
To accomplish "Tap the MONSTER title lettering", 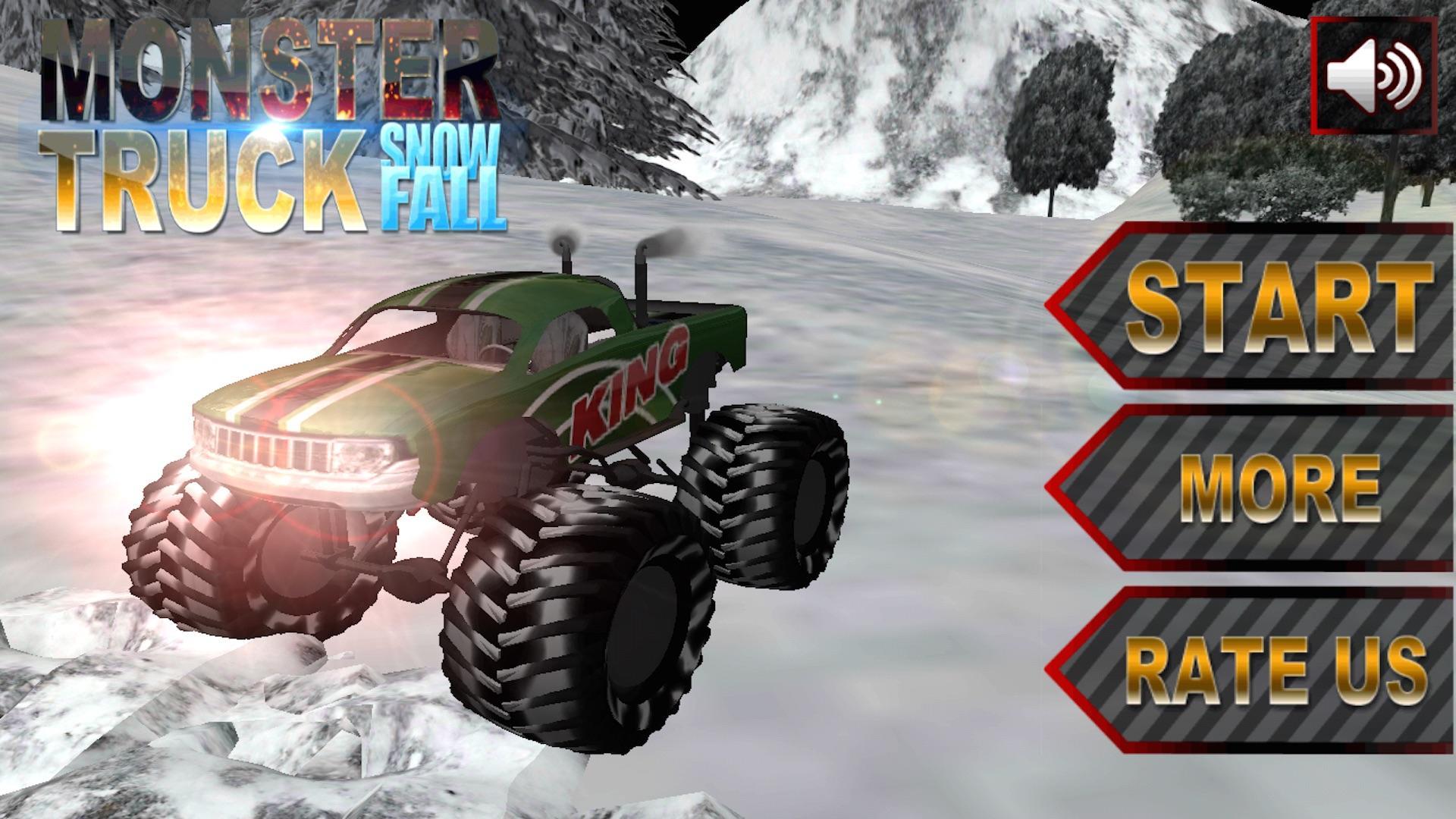I will point(273,61).
